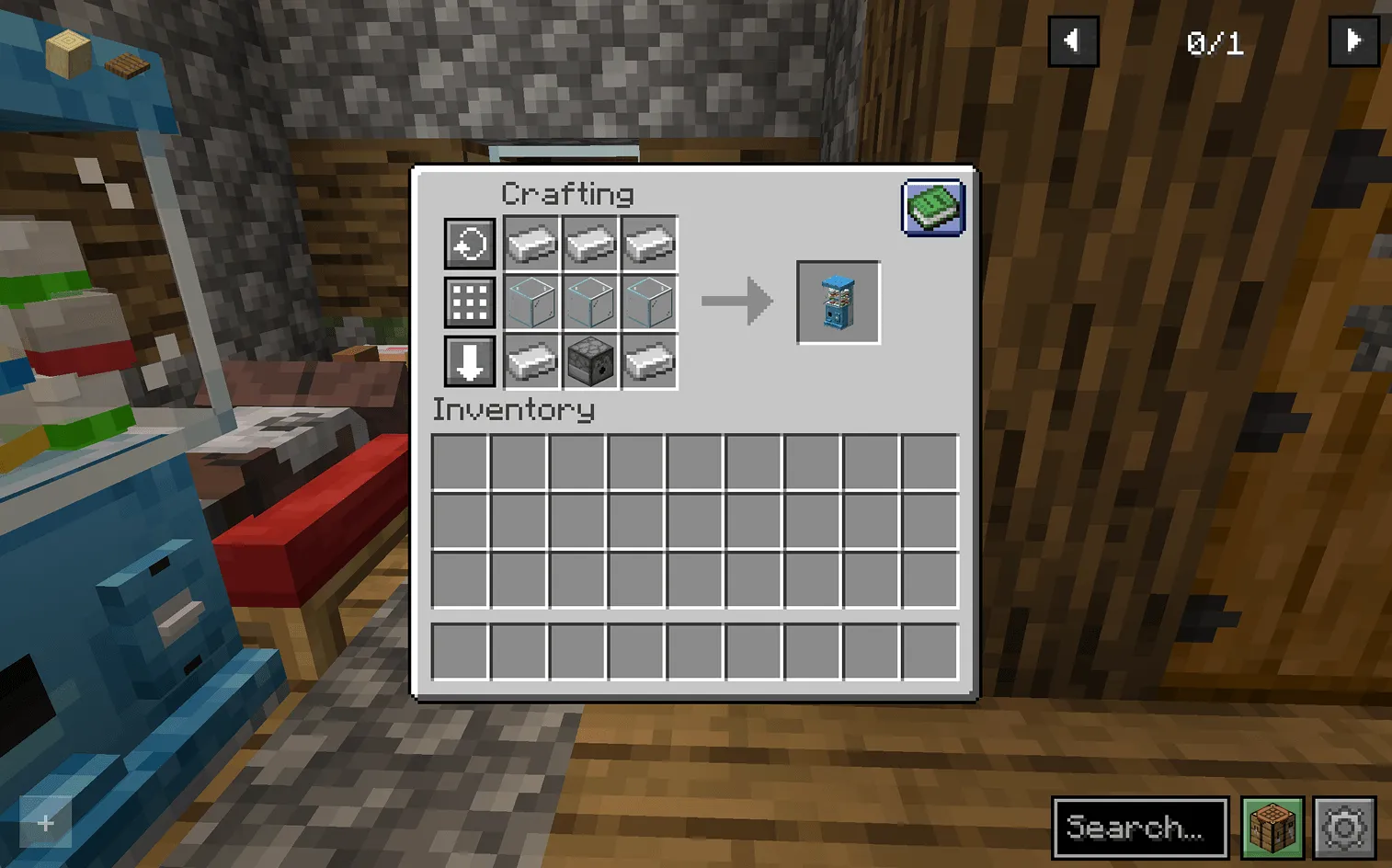The width and height of the screenshot is (1392, 868).
Task: Pick up the crafted blue machine output
Action: tap(838, 302)
